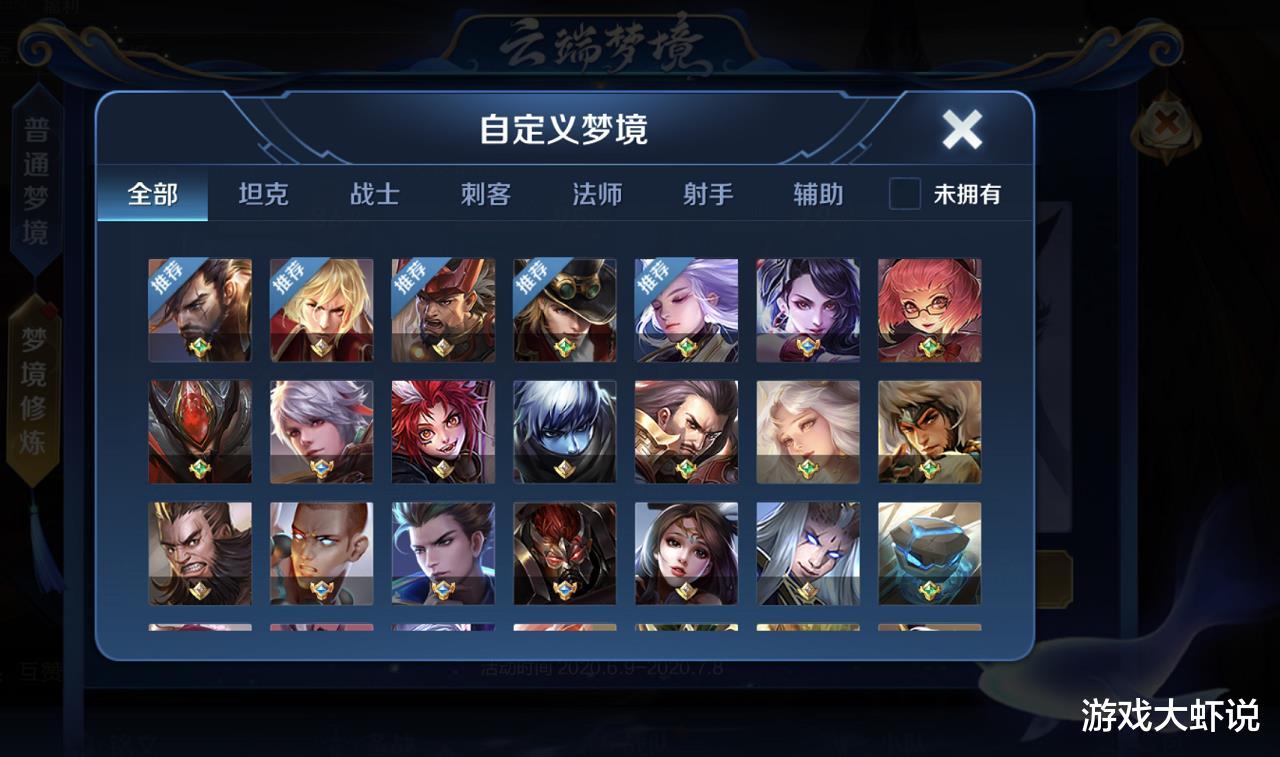Viewport: 1280px width, 757px height.
Task: Choose the purple-haired female hero marked 推荐
Action: coord(687,310)
